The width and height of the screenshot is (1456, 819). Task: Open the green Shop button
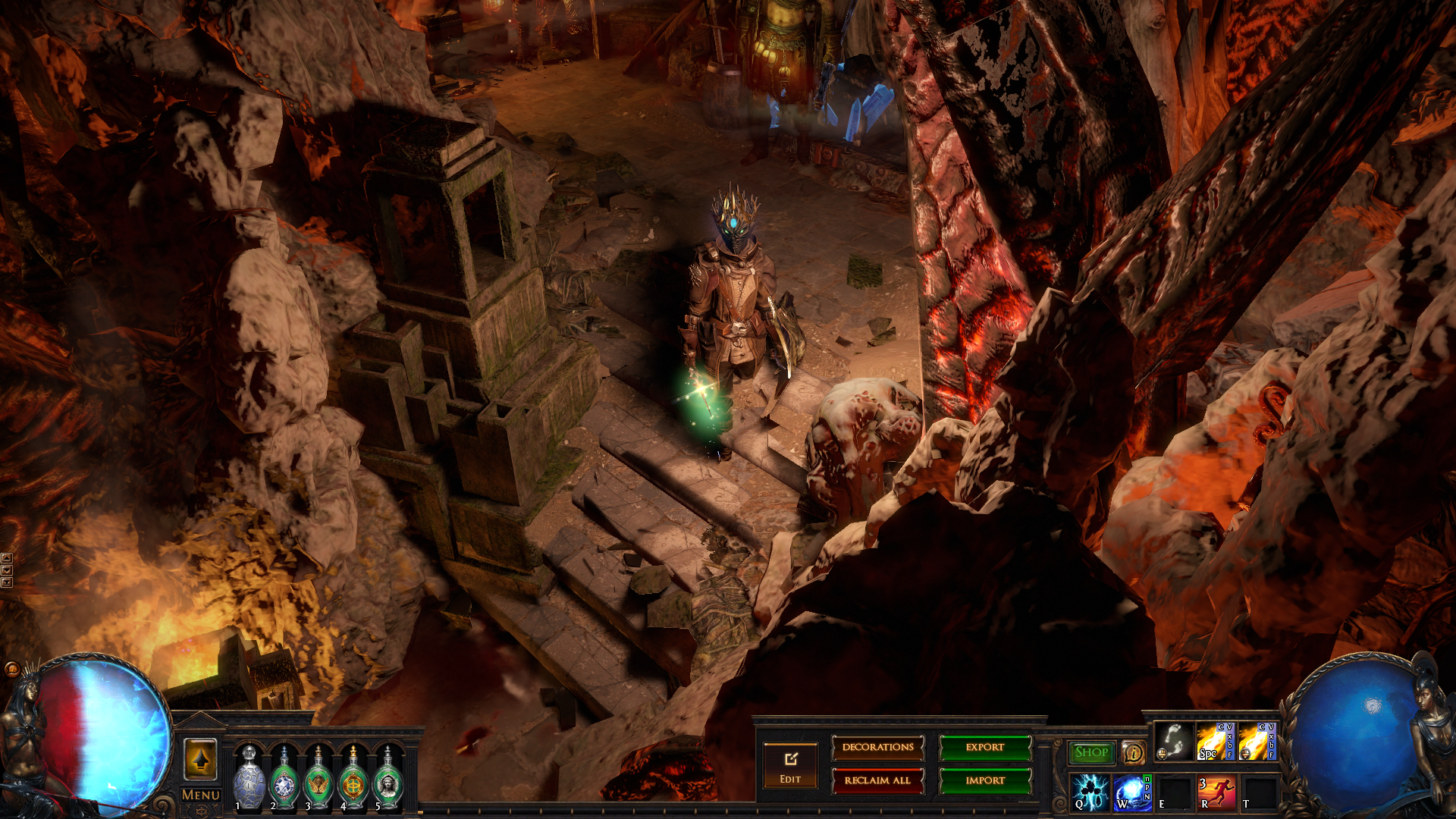[x=1091, y=752]
